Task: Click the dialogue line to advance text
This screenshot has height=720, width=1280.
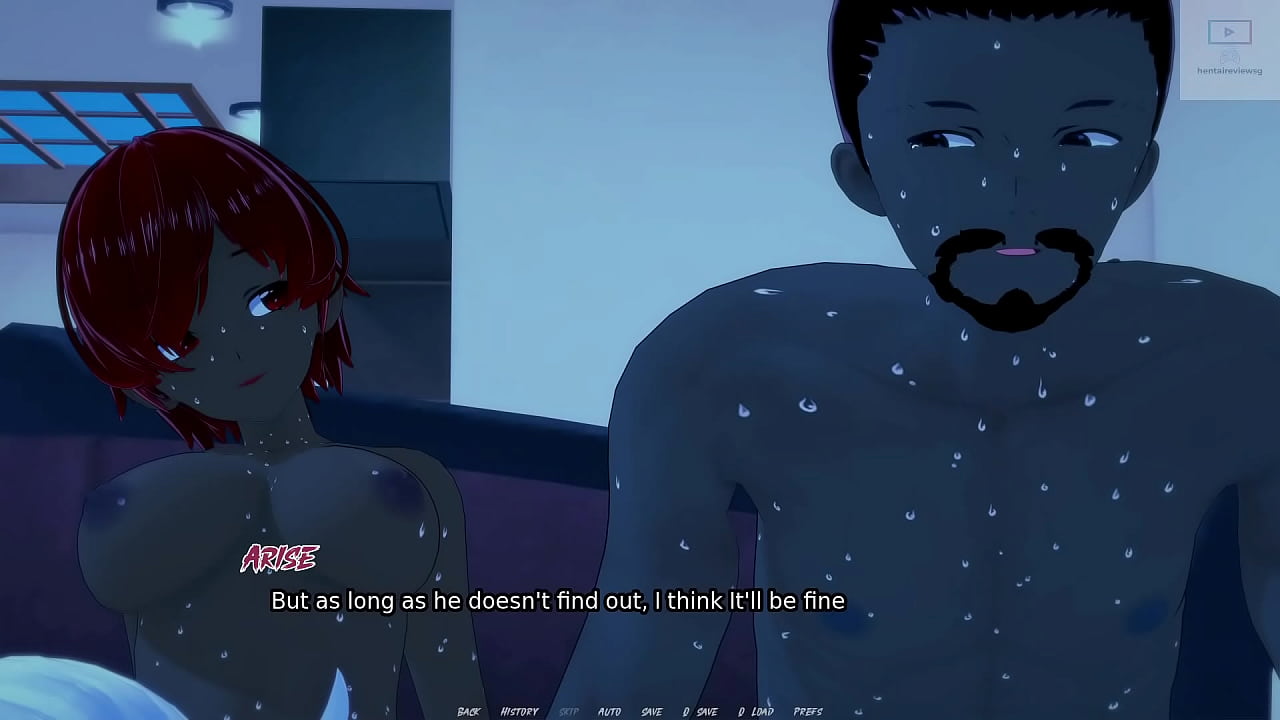Action: [557, 601]
